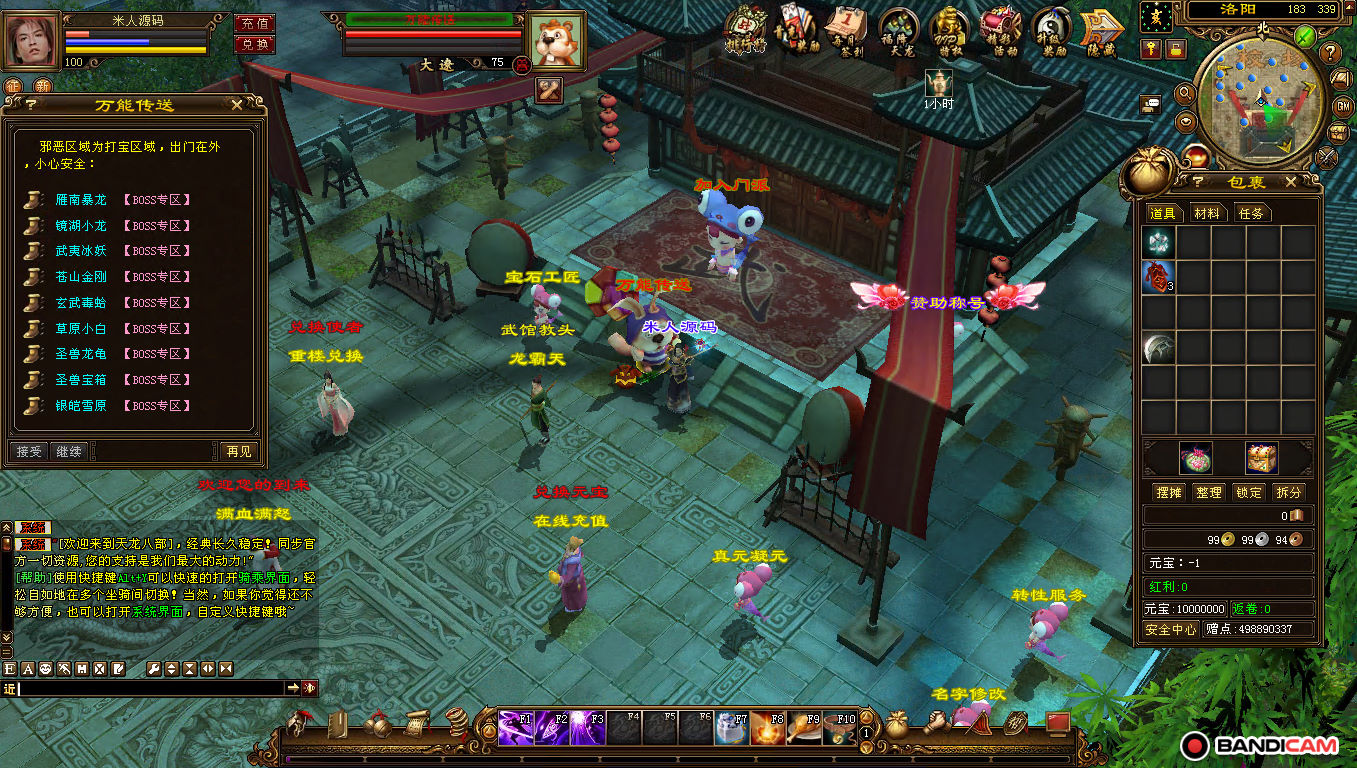Open the 排行榜 ranking icon
The width and height of the screenshot is (1357, 768).
click(745, 31)
